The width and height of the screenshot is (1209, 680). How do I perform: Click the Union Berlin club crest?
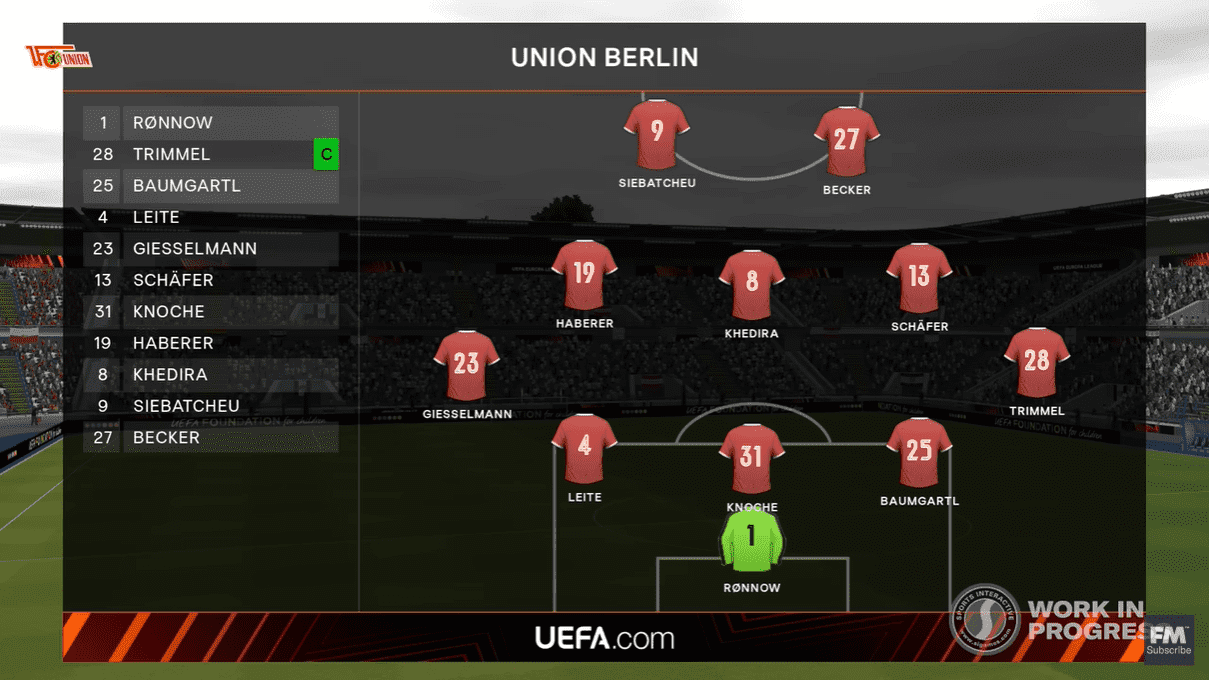click(59, 58)
